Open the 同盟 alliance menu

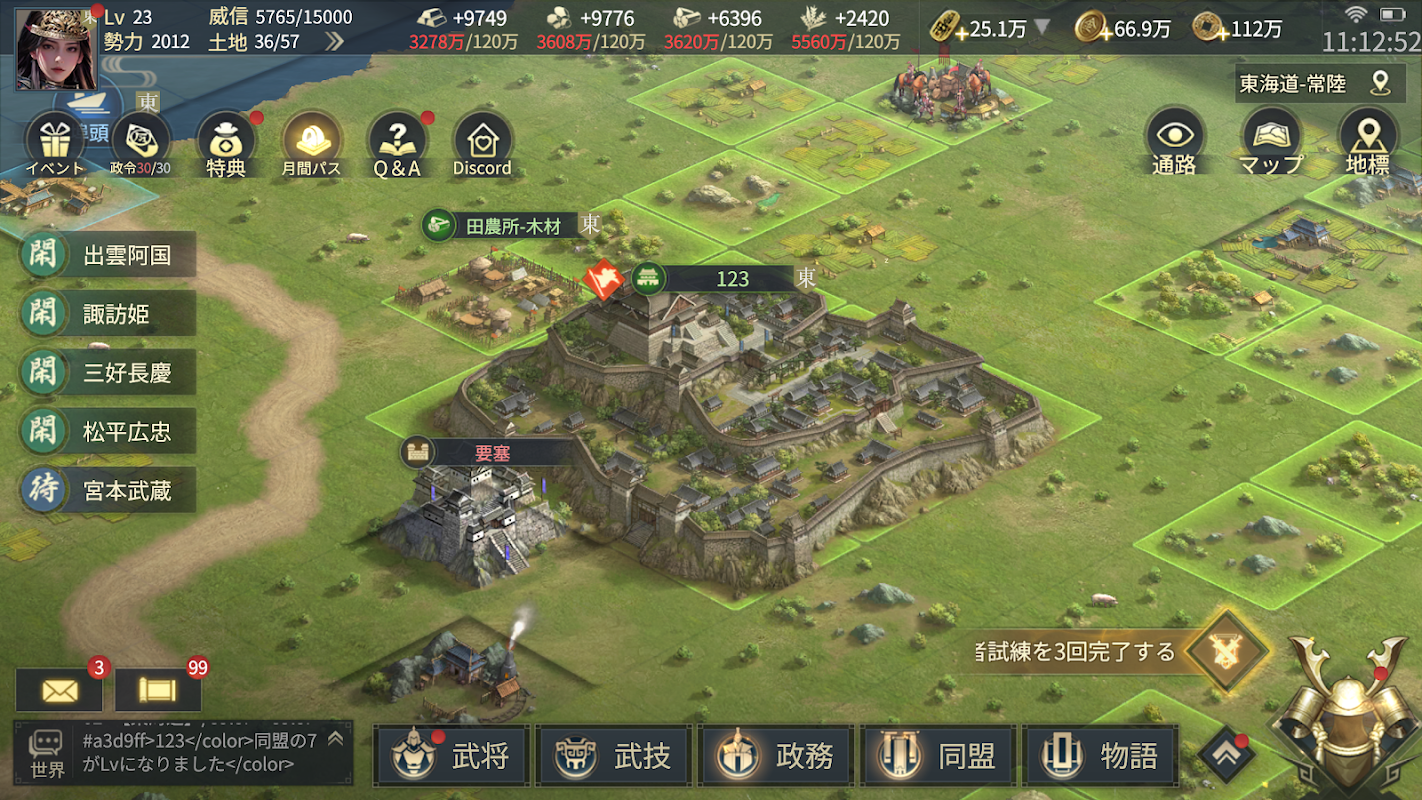coord(938,756)
